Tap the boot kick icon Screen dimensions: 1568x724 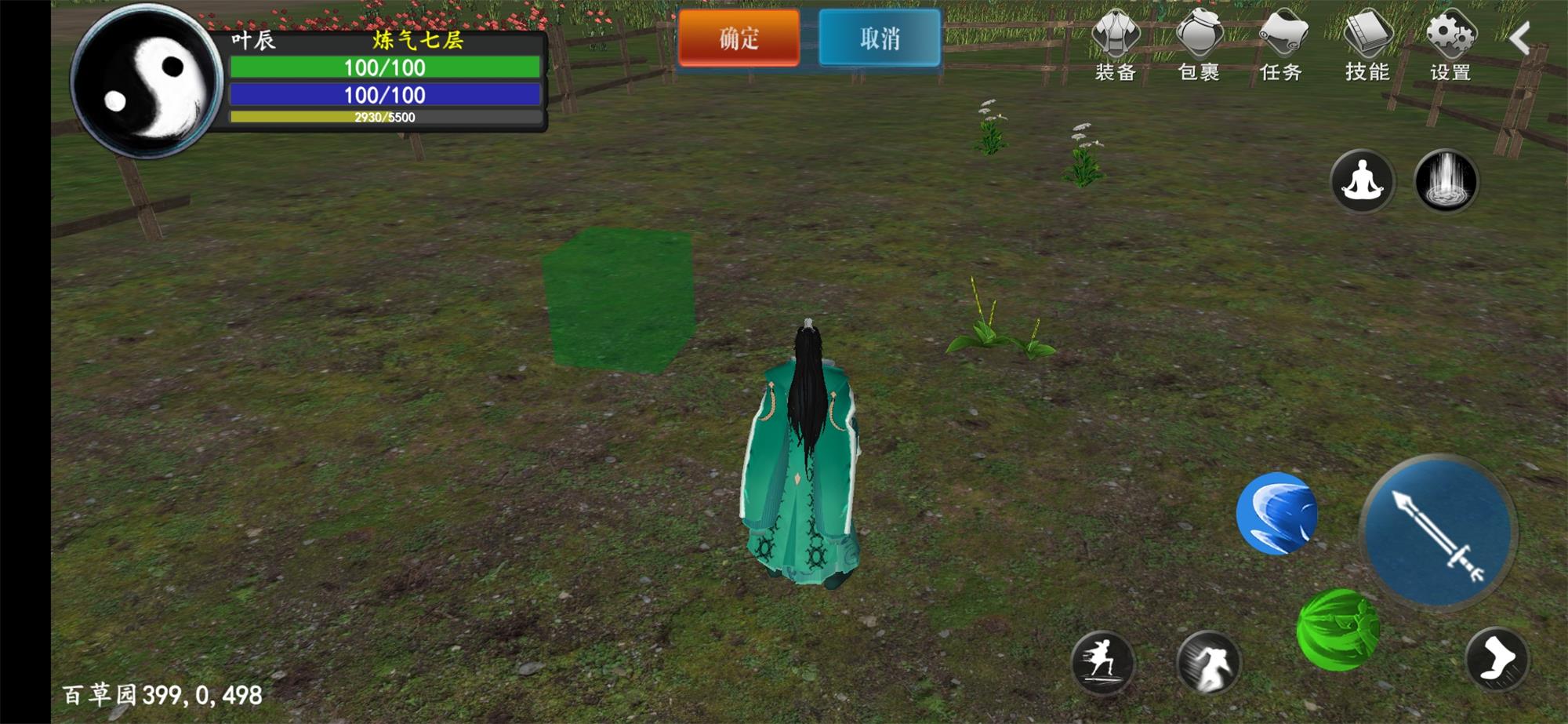click(1497, 659)
